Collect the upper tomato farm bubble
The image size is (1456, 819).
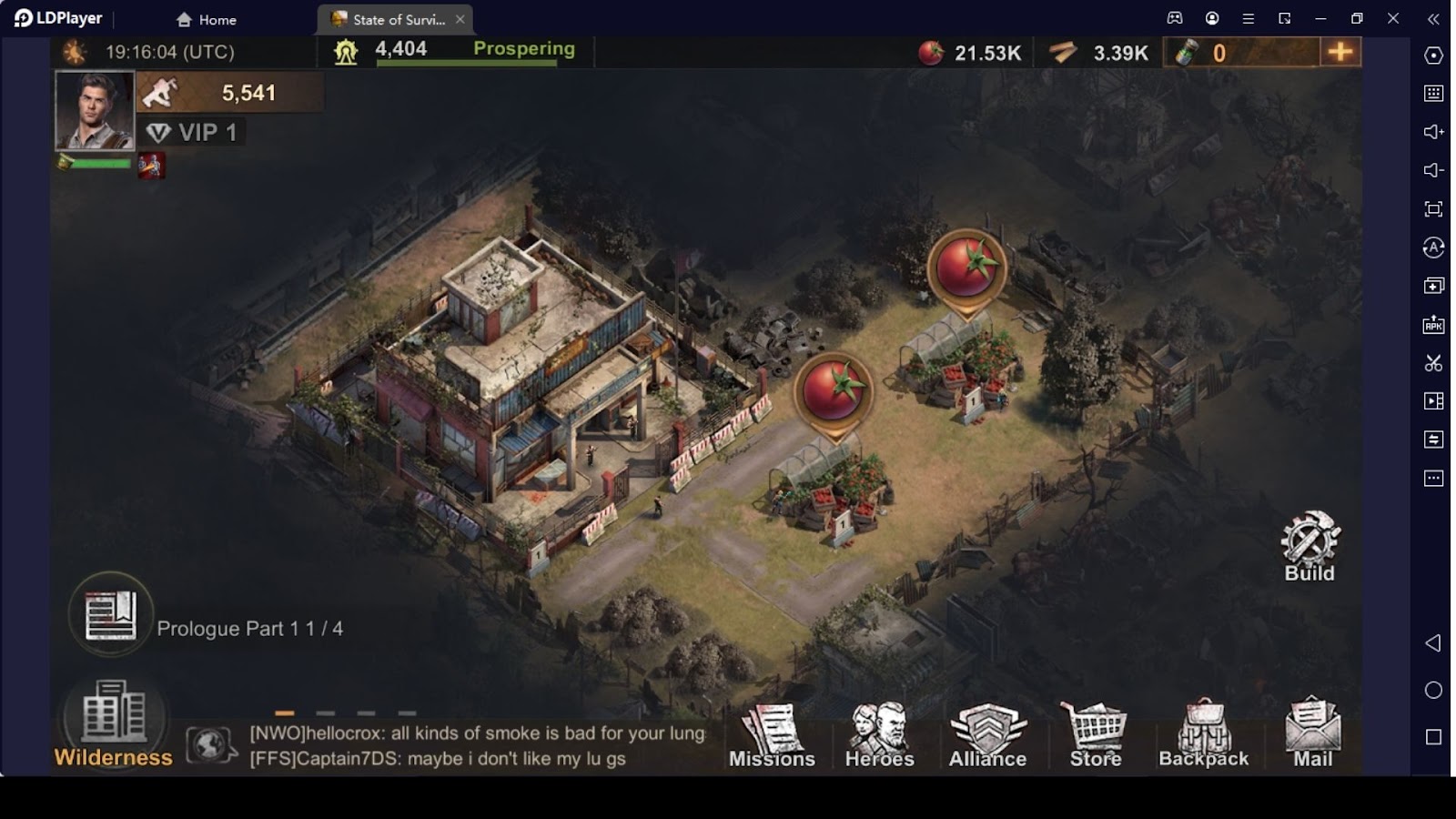pos(966,267)
